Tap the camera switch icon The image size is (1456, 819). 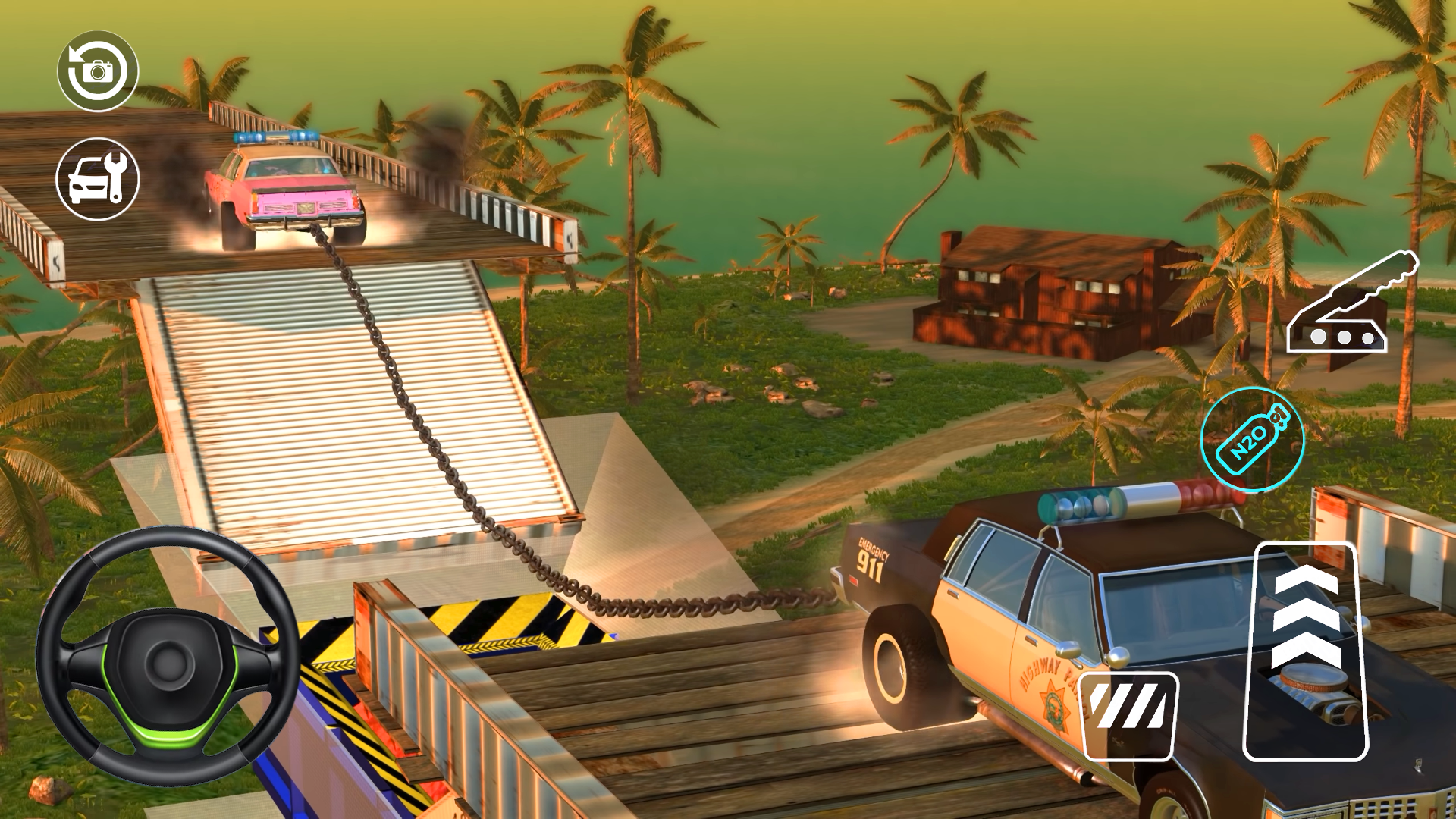[99, 70]
